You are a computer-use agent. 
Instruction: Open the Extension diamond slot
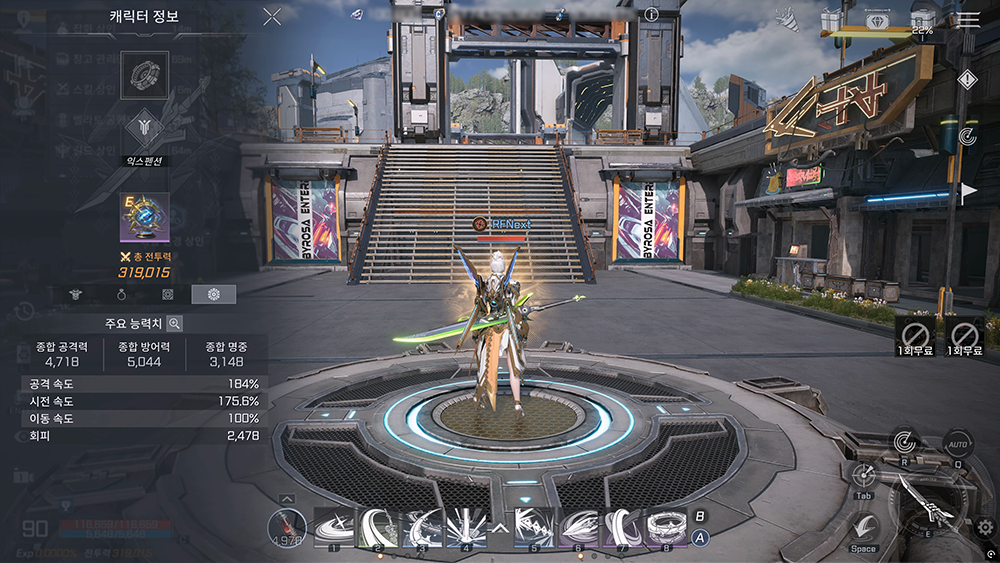coord(144,127)
